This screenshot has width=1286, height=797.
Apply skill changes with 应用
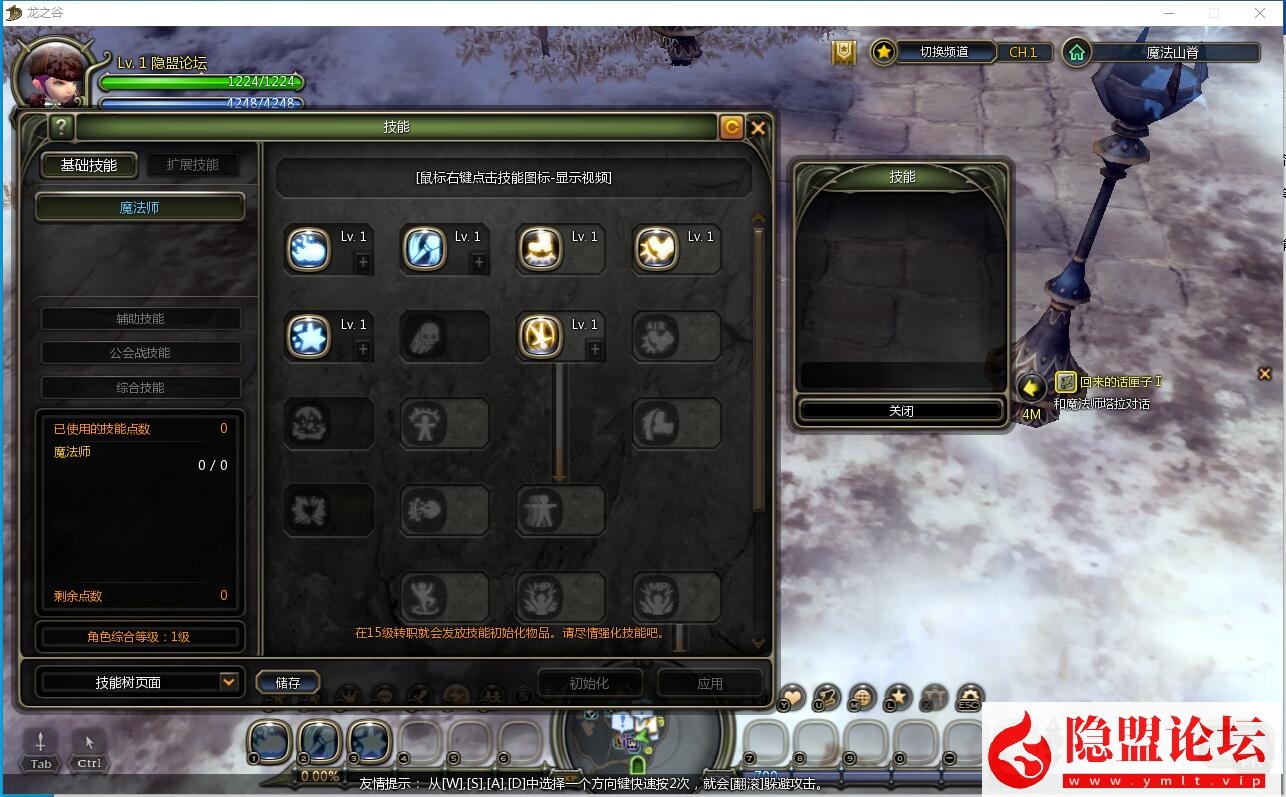pos(710,683)
